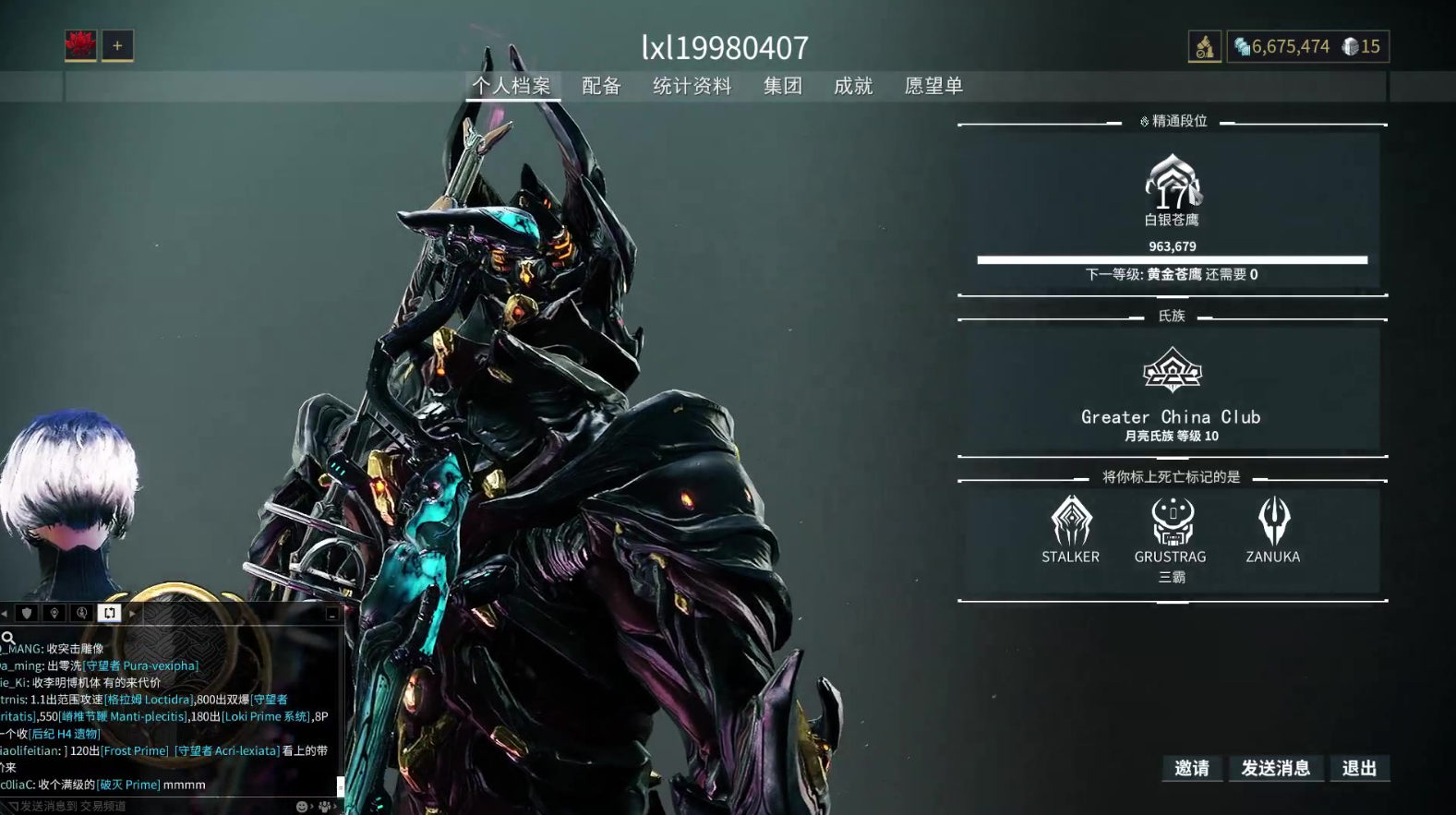Select the trade arrows chat tab
Viewport: 1456px width, 815px height.
point(109,613)
